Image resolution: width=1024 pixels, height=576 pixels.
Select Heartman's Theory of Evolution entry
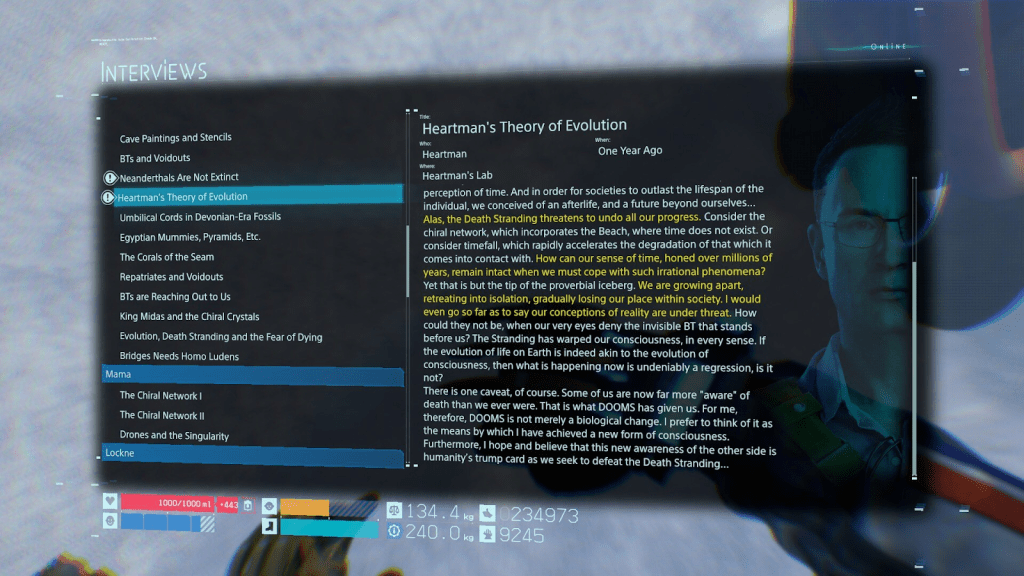184,197
